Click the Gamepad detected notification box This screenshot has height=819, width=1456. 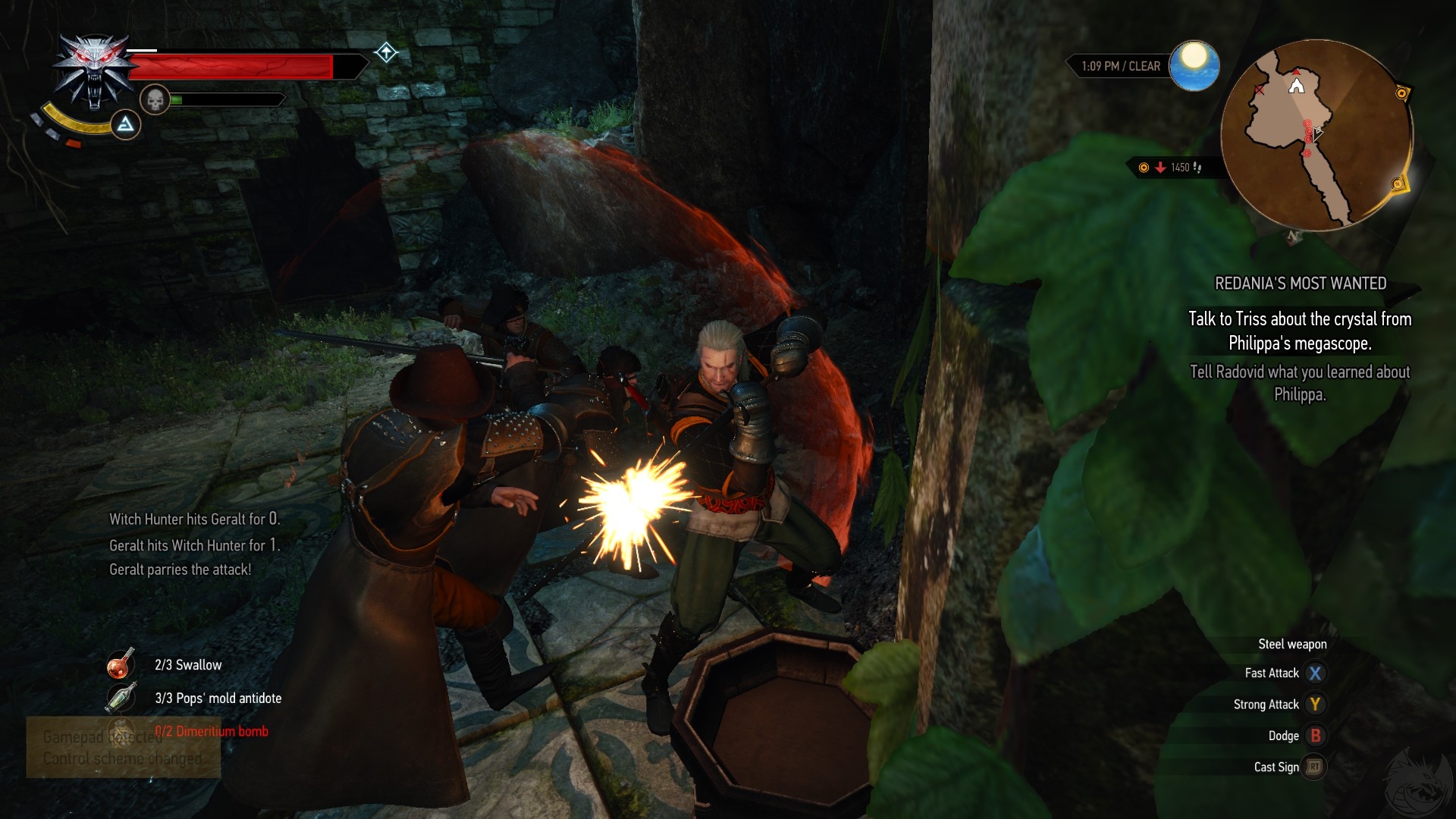(x=124, y=748)
